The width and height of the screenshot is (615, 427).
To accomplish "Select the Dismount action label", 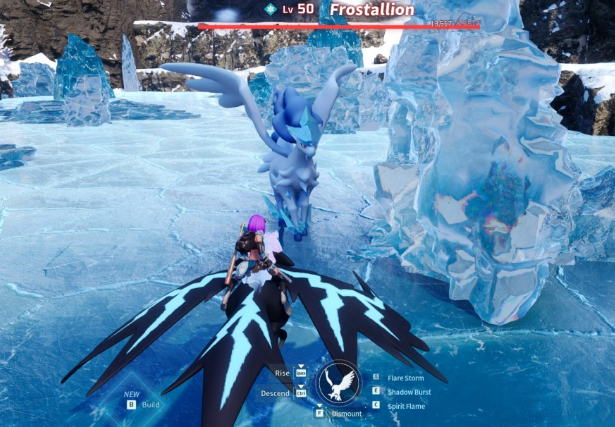I will point(346,412).
